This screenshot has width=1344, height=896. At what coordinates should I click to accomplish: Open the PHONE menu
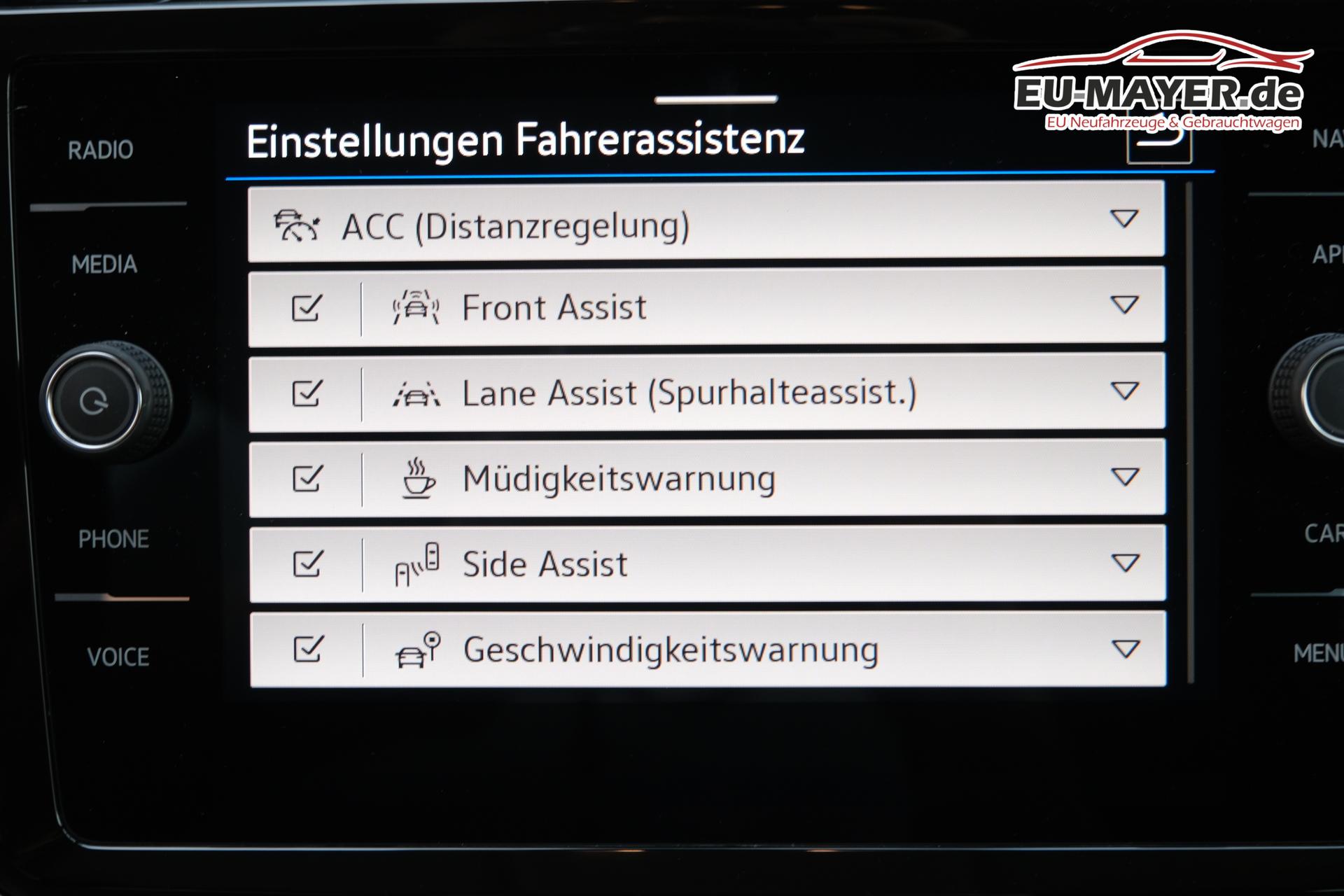click(x=113, y=539)
